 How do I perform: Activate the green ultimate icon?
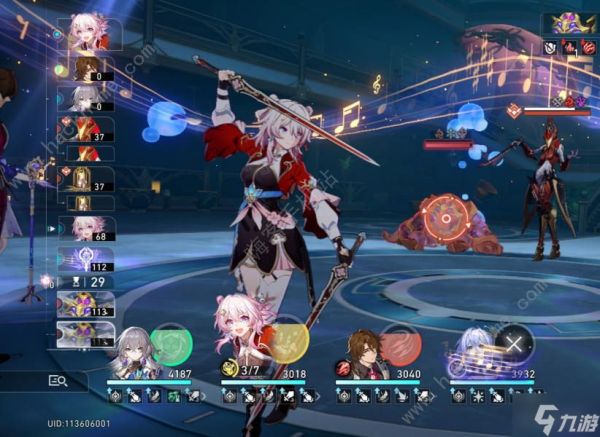point(171,343)
